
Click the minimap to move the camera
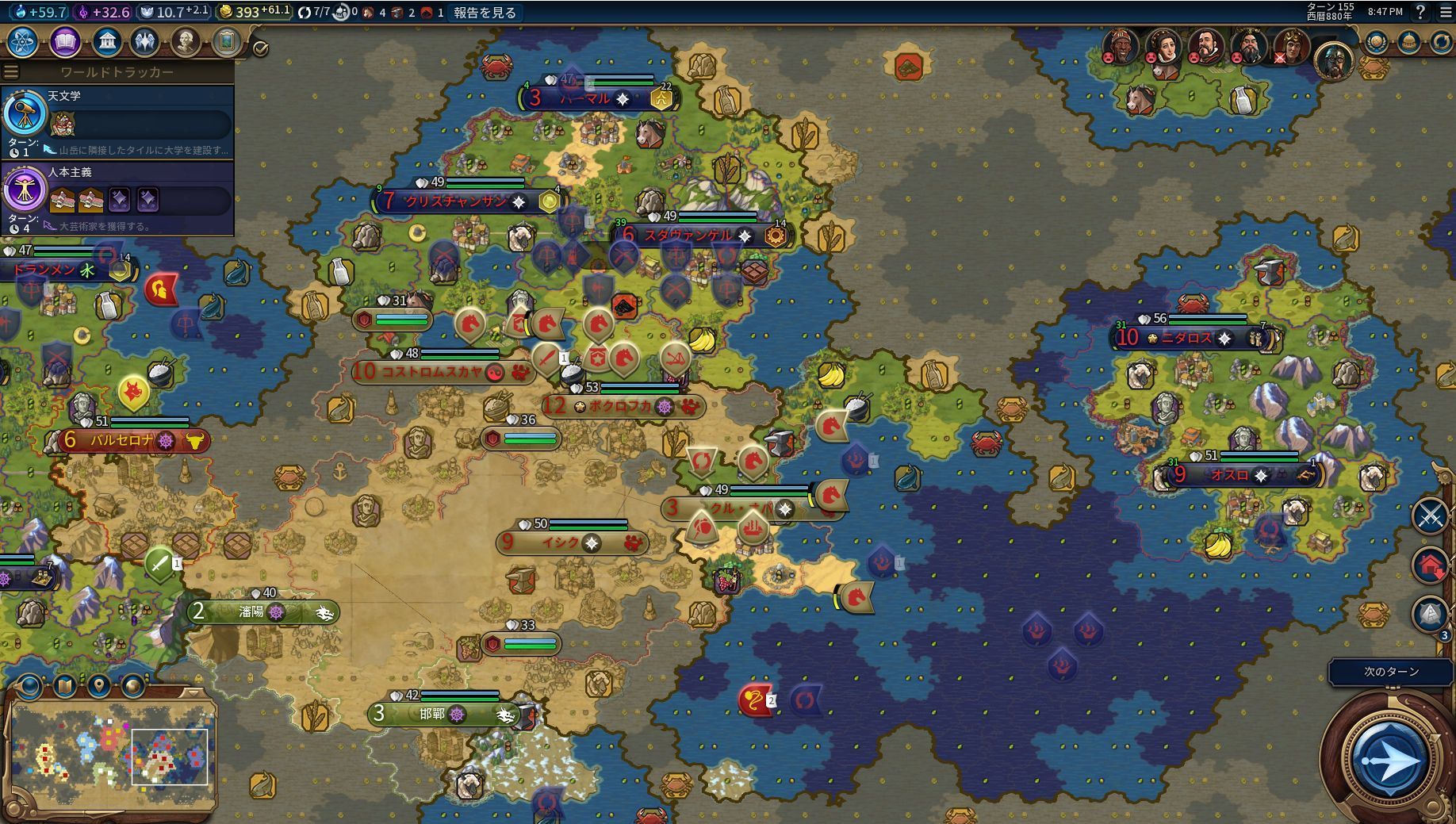111,753
